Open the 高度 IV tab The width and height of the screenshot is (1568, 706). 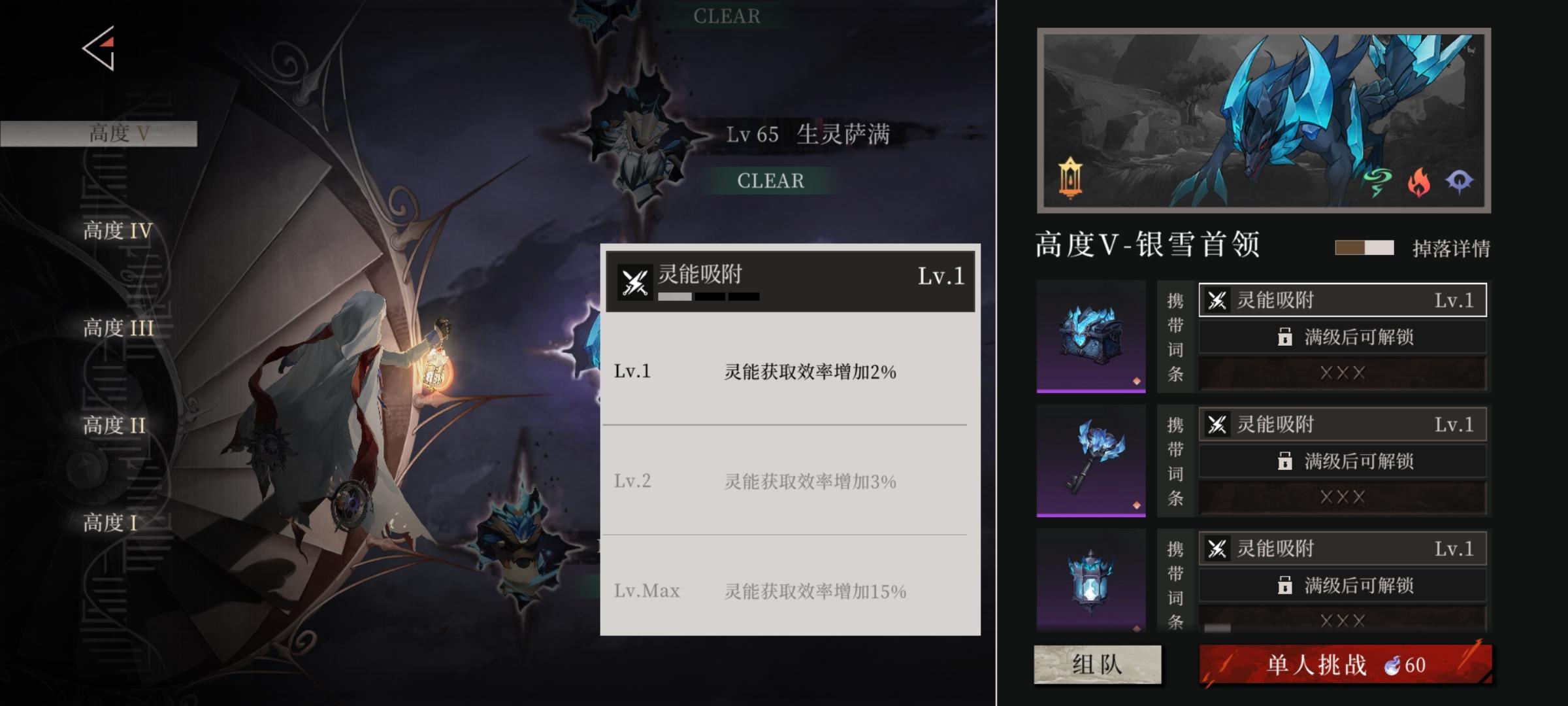pos(116,231)
